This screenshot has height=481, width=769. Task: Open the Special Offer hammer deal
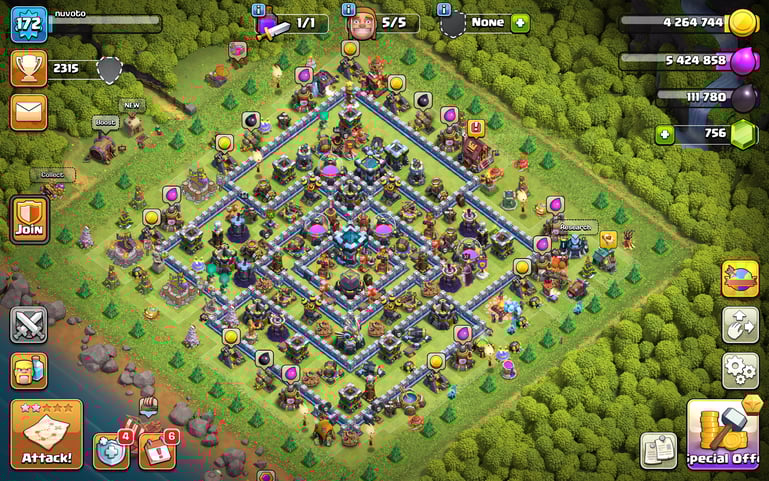click(723, 433)
